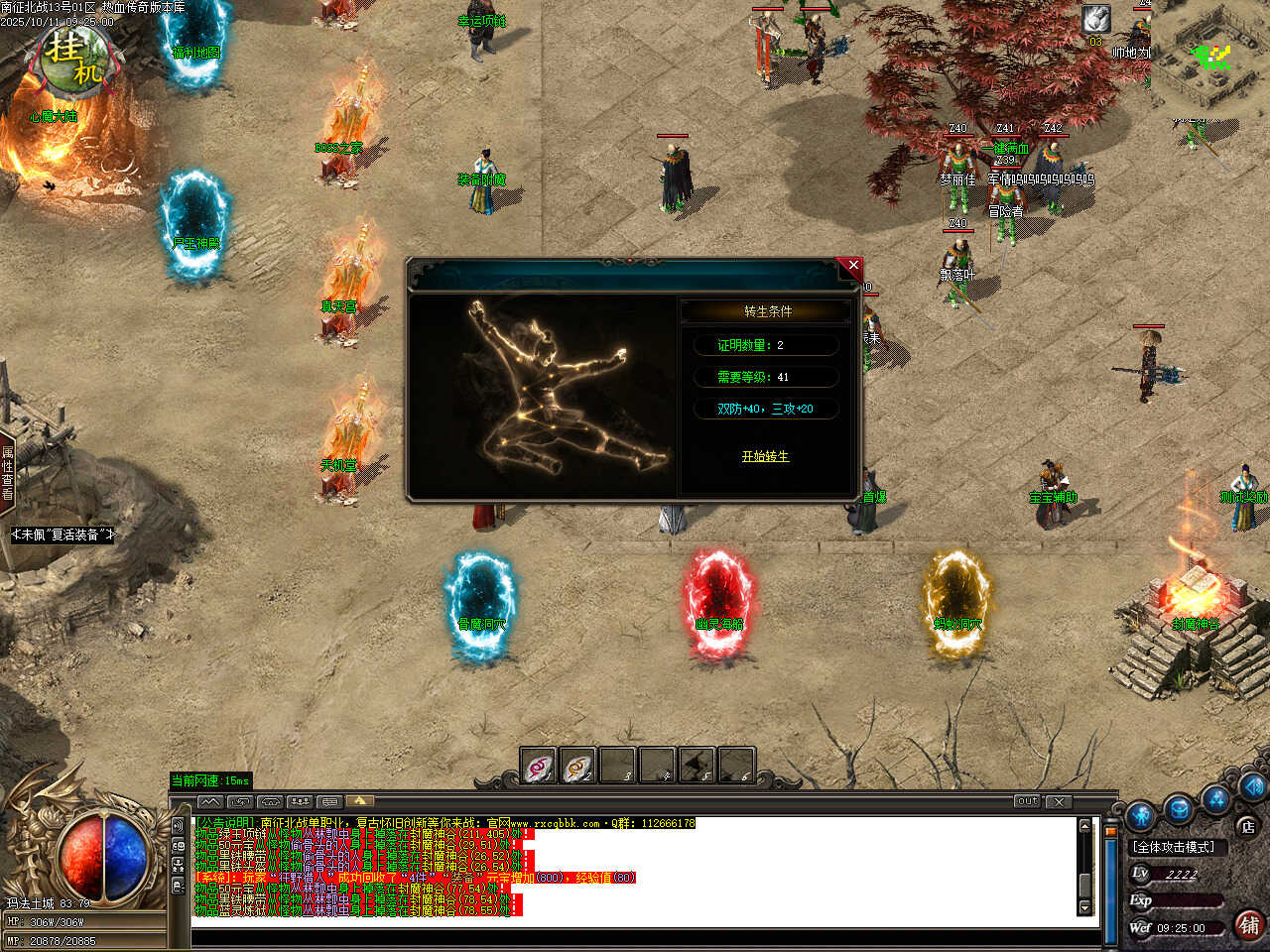Open the blue bag cube menu orb

click(x=1179, y=808)
